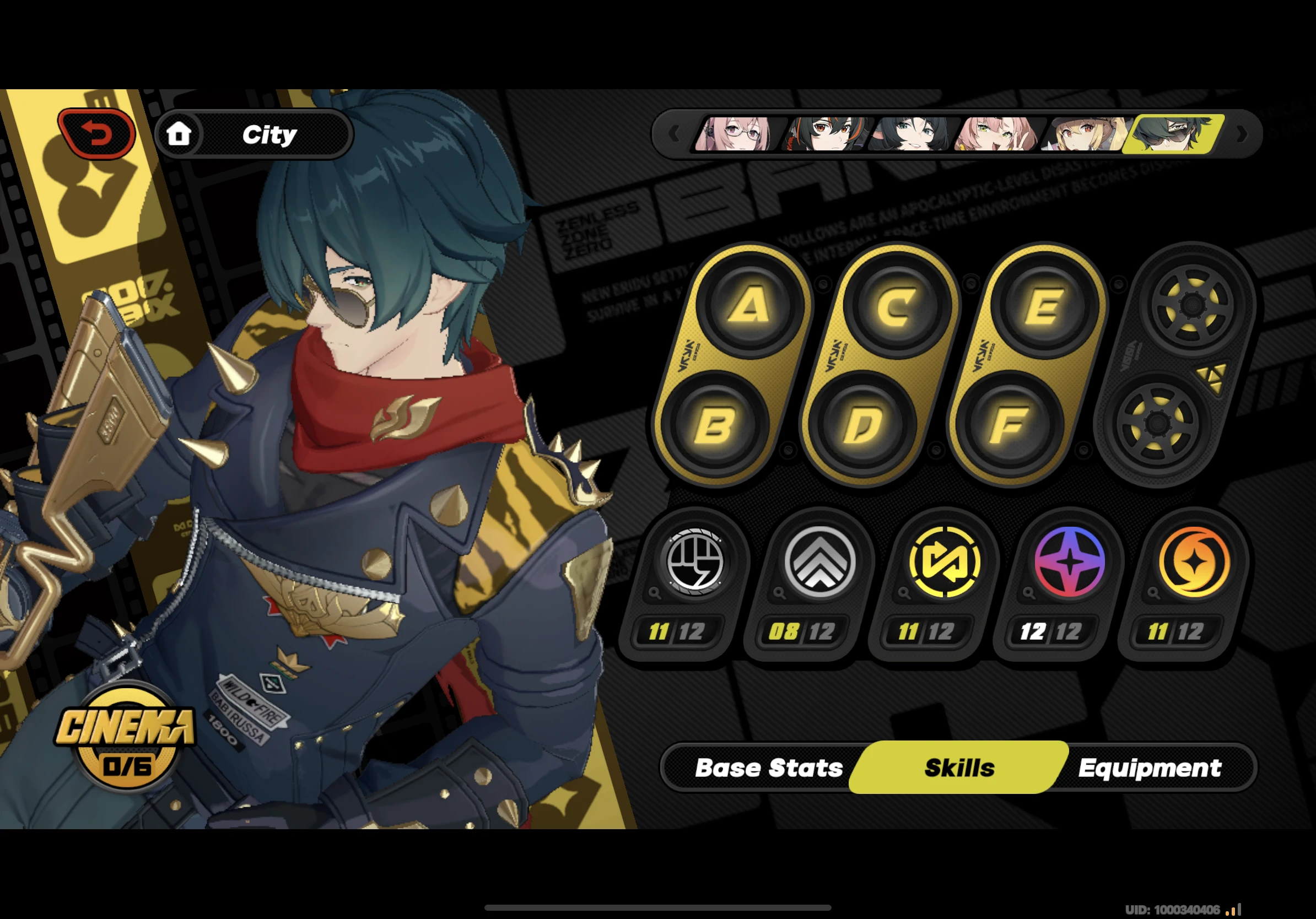
Task: Show previous agents with left arrow
Action: coord(674,134)
